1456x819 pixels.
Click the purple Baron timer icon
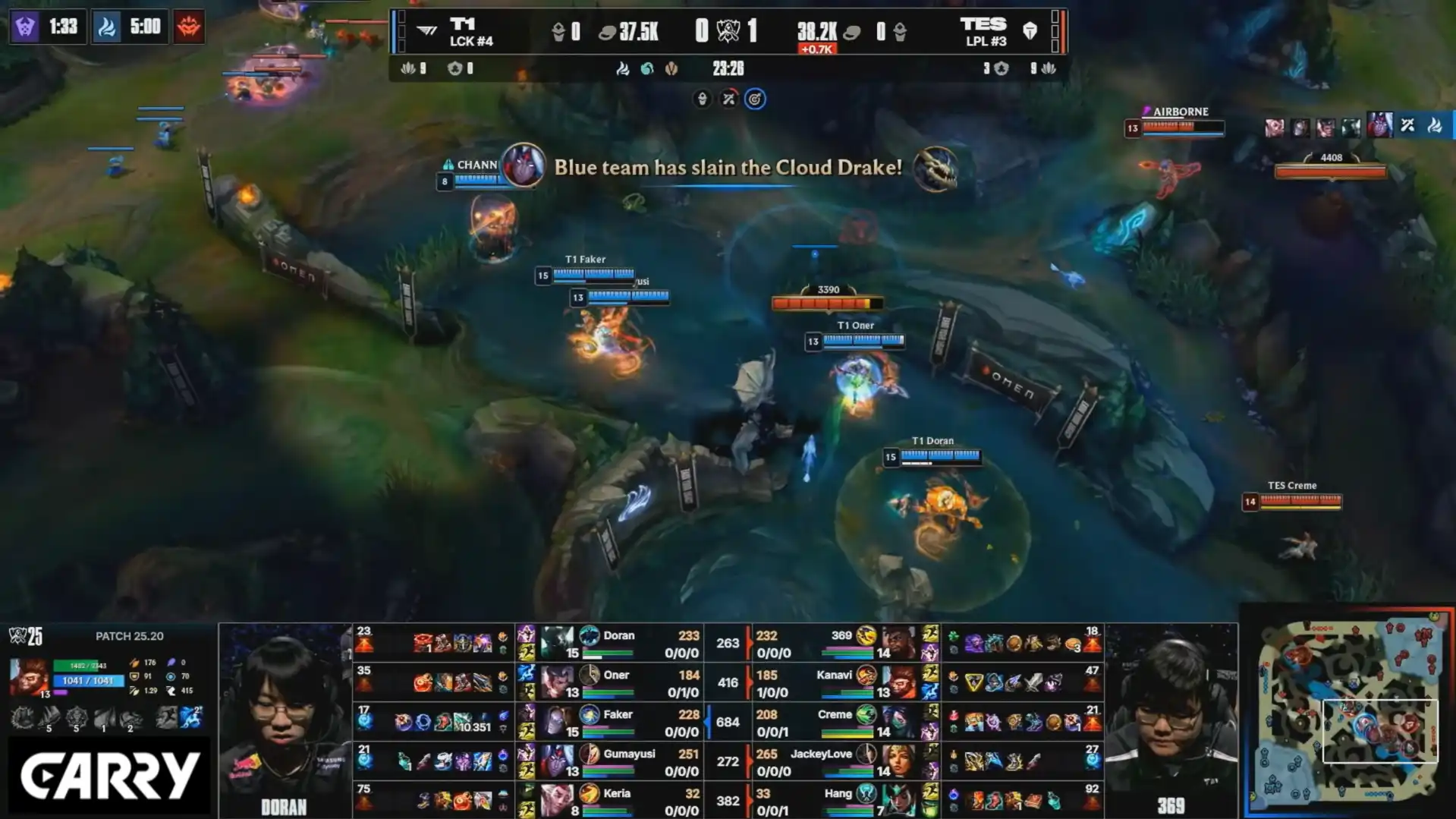25,27
